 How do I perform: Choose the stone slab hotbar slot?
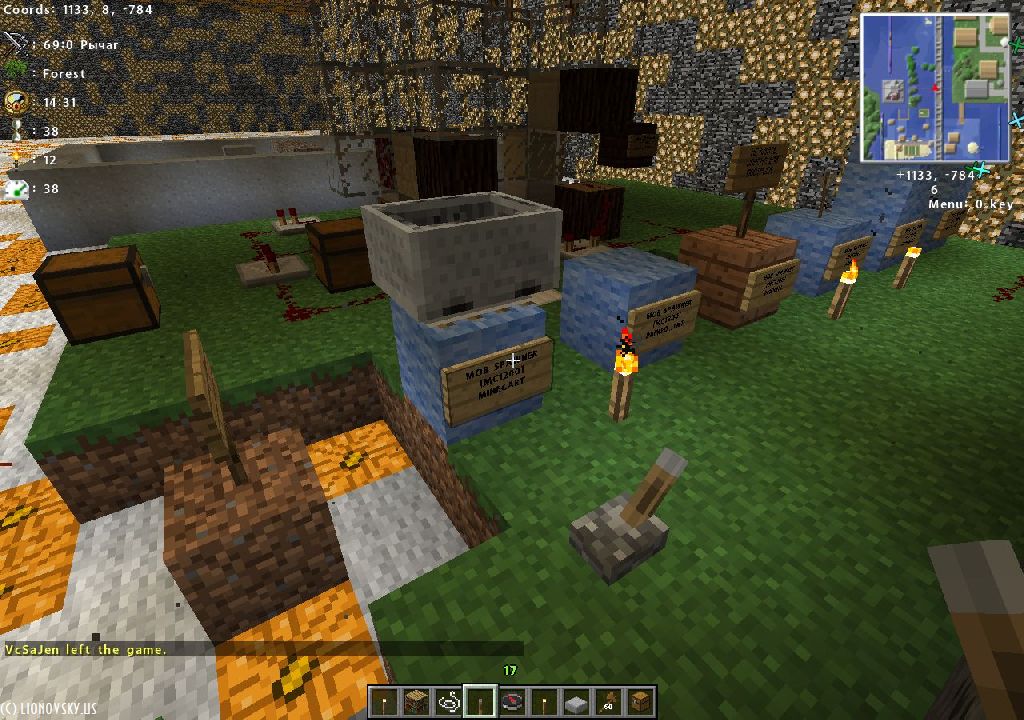pyautogui.click(x=576, y=702)
